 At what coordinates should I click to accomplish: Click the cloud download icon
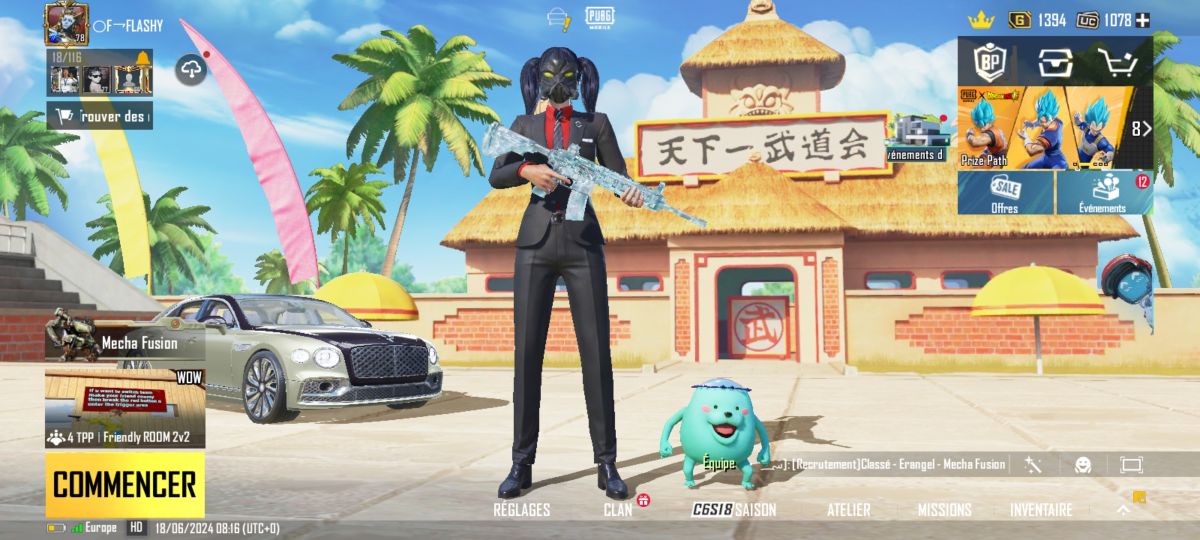(x=191, y=69)
